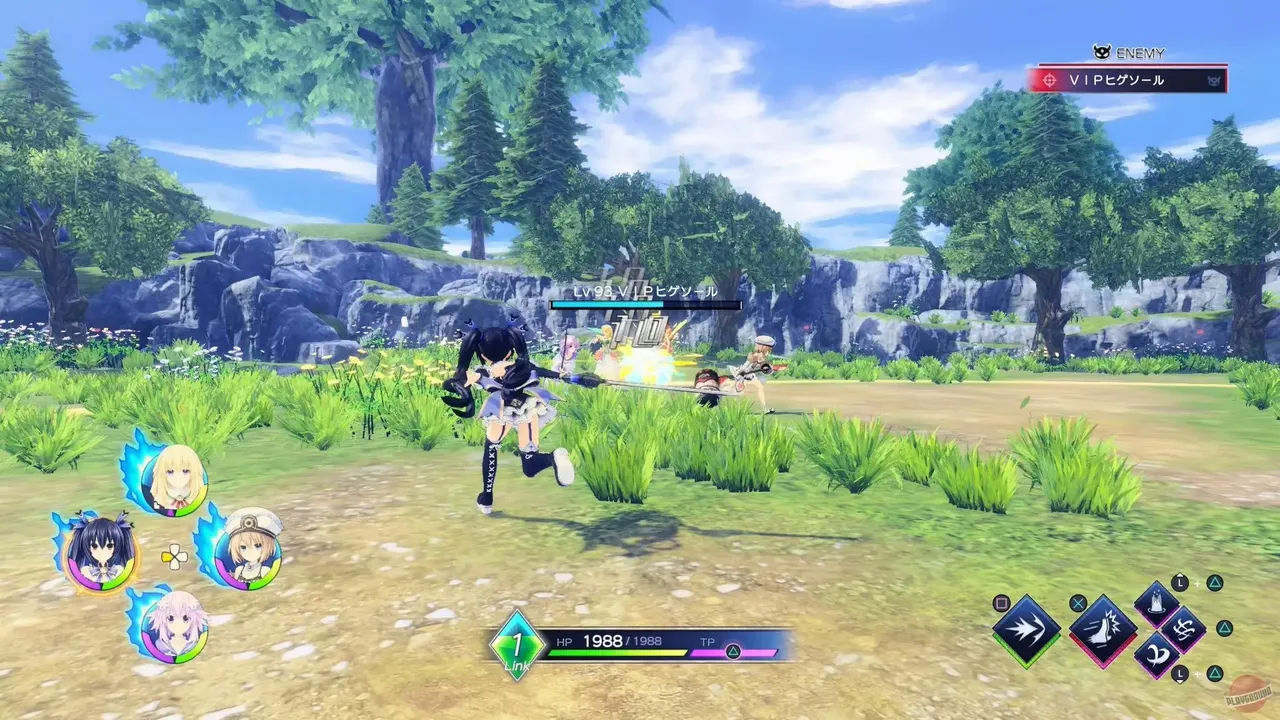This screenshot has height=720, width=1280.
Task: Click the Square button prompt near skill icon
Action: click(x=1001, y=603)
